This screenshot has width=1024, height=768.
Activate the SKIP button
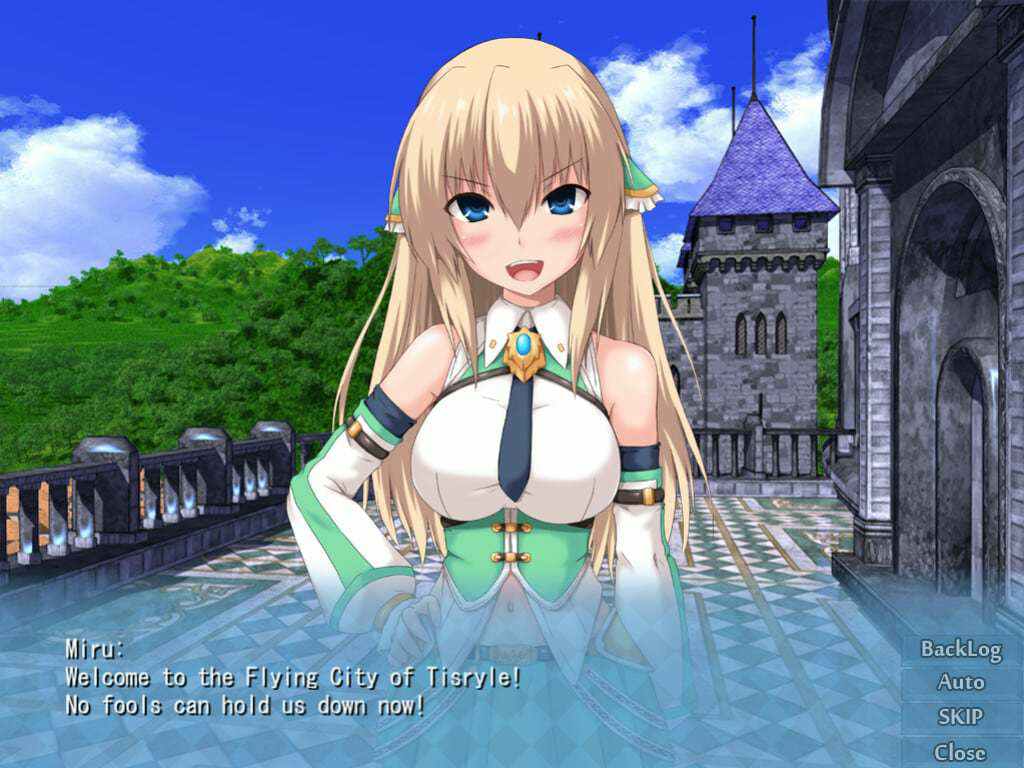point(960,717)
